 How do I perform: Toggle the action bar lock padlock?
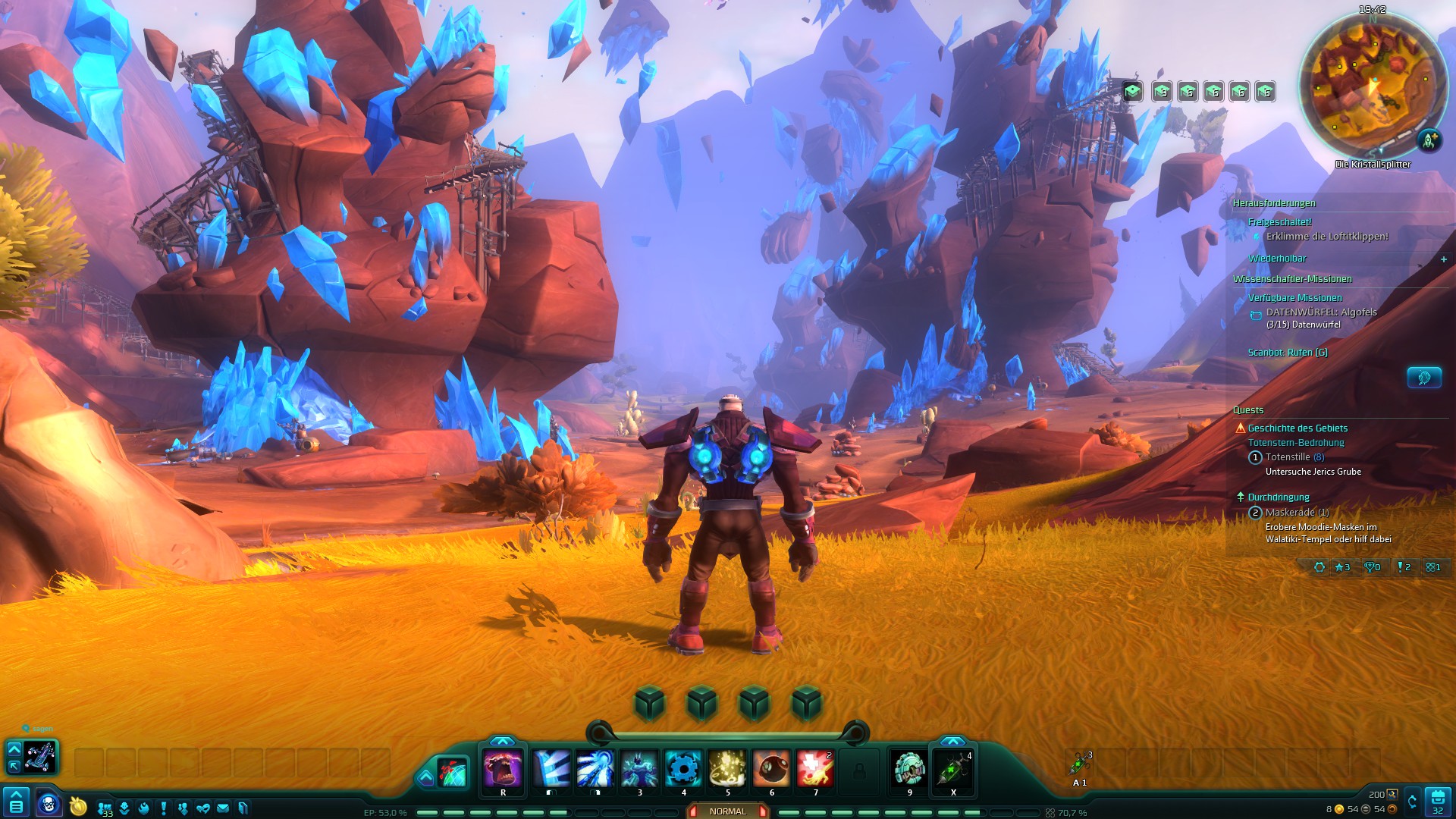tap(860, 771)
